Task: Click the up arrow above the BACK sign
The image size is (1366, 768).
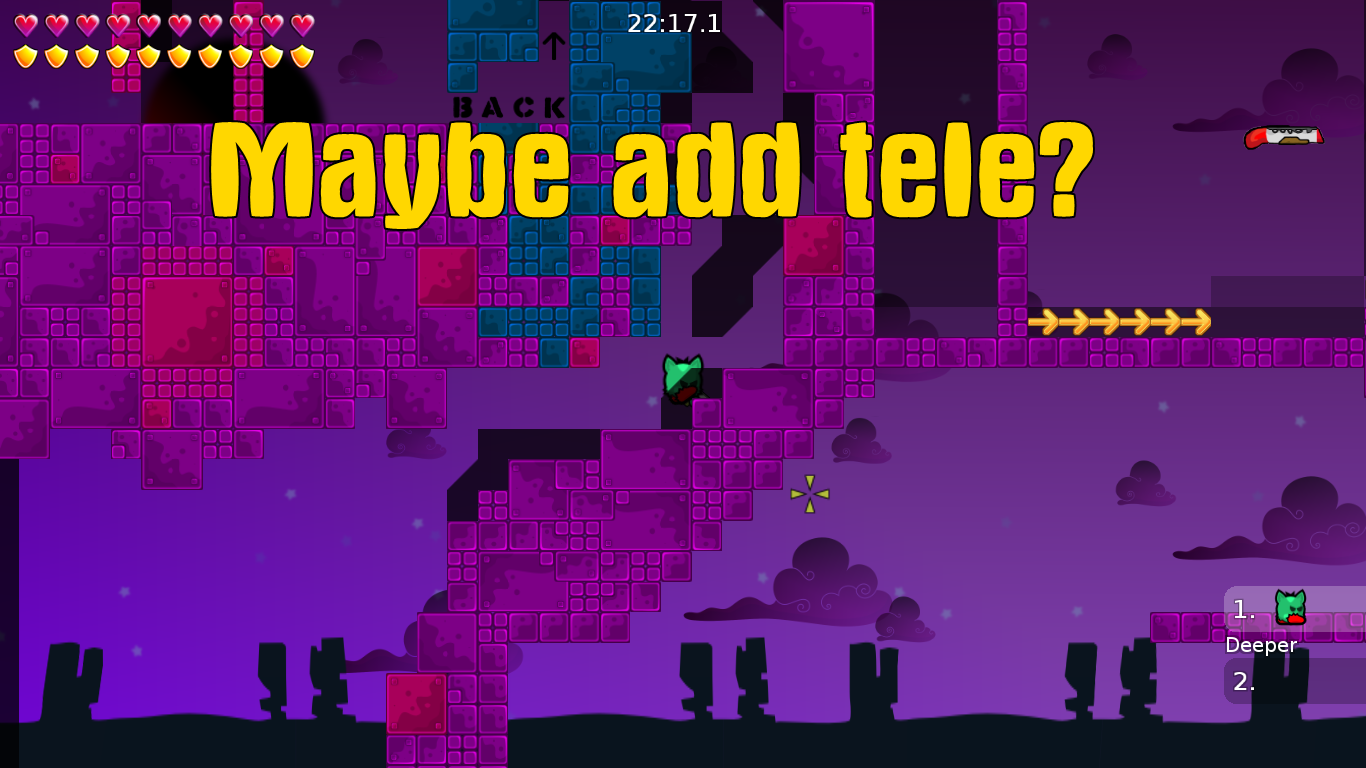Action: pos(552,45)
